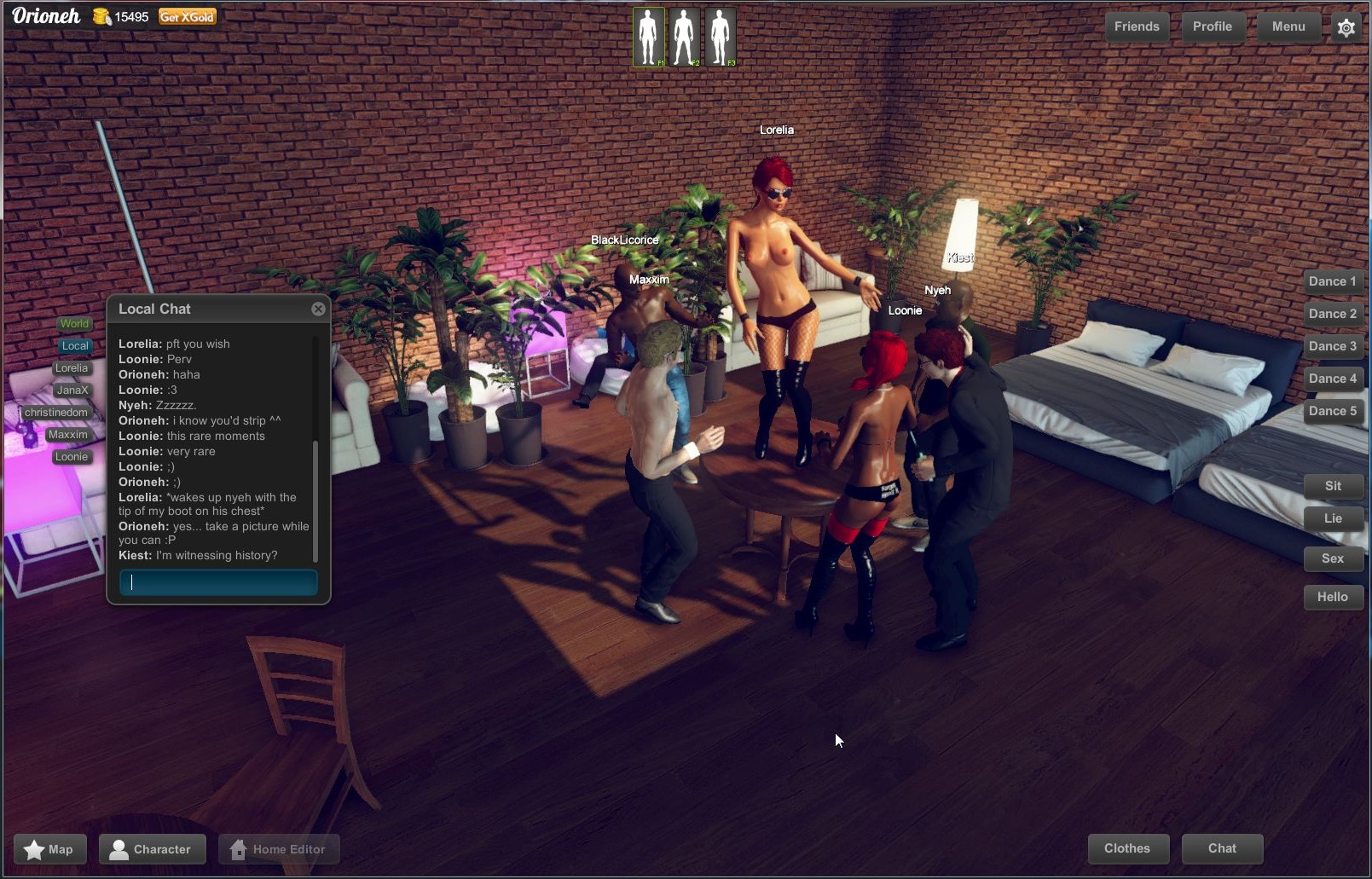Switch to the World chat channel

click(74, 323)
